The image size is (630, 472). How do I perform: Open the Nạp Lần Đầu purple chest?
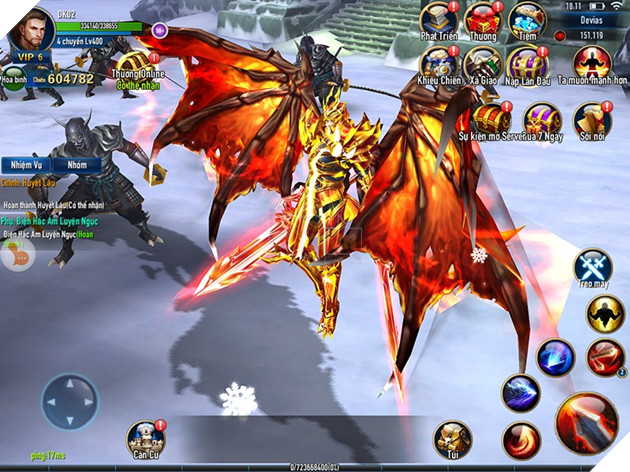(527, 65)
